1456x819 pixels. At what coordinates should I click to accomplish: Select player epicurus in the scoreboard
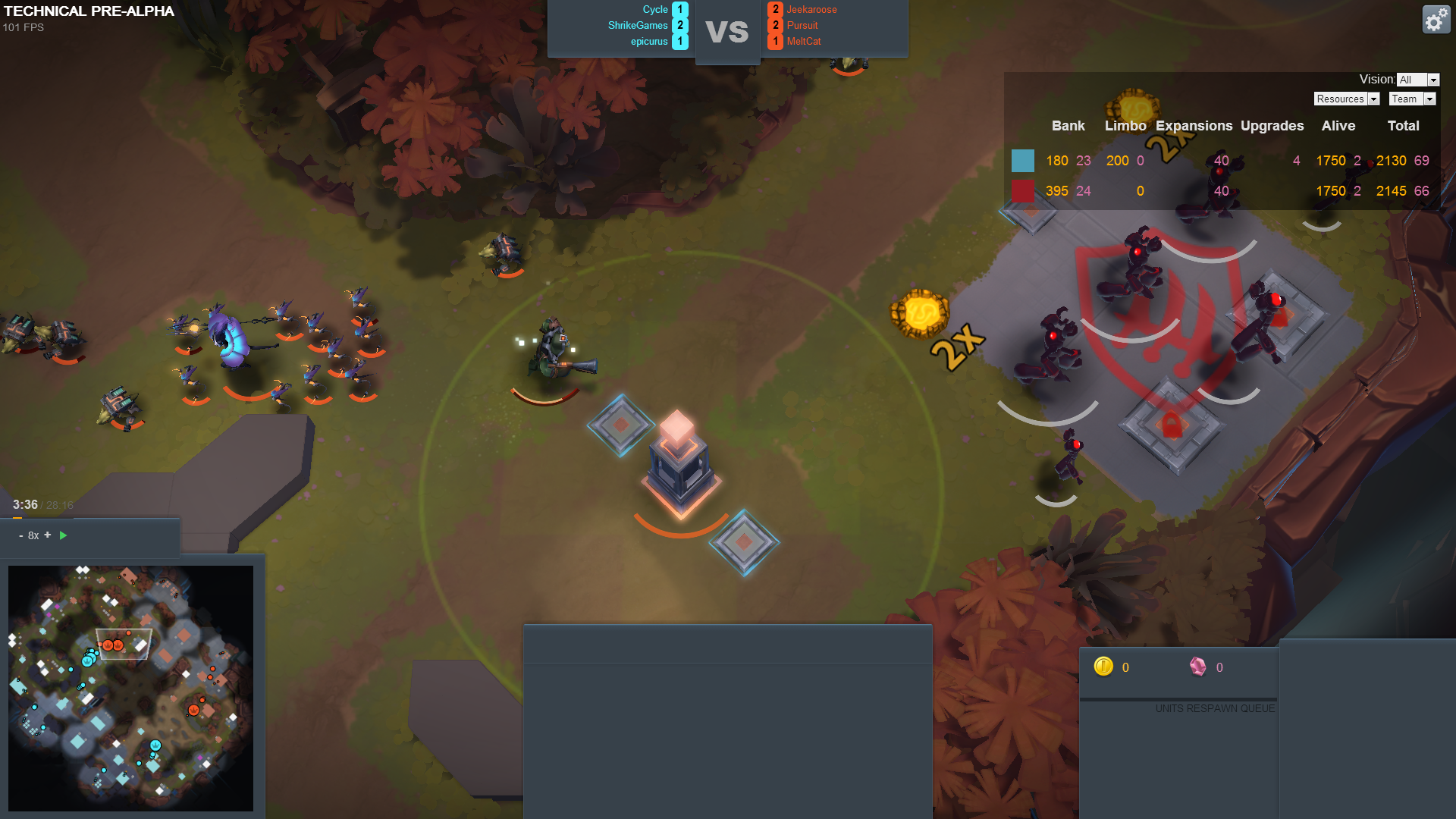649,42
